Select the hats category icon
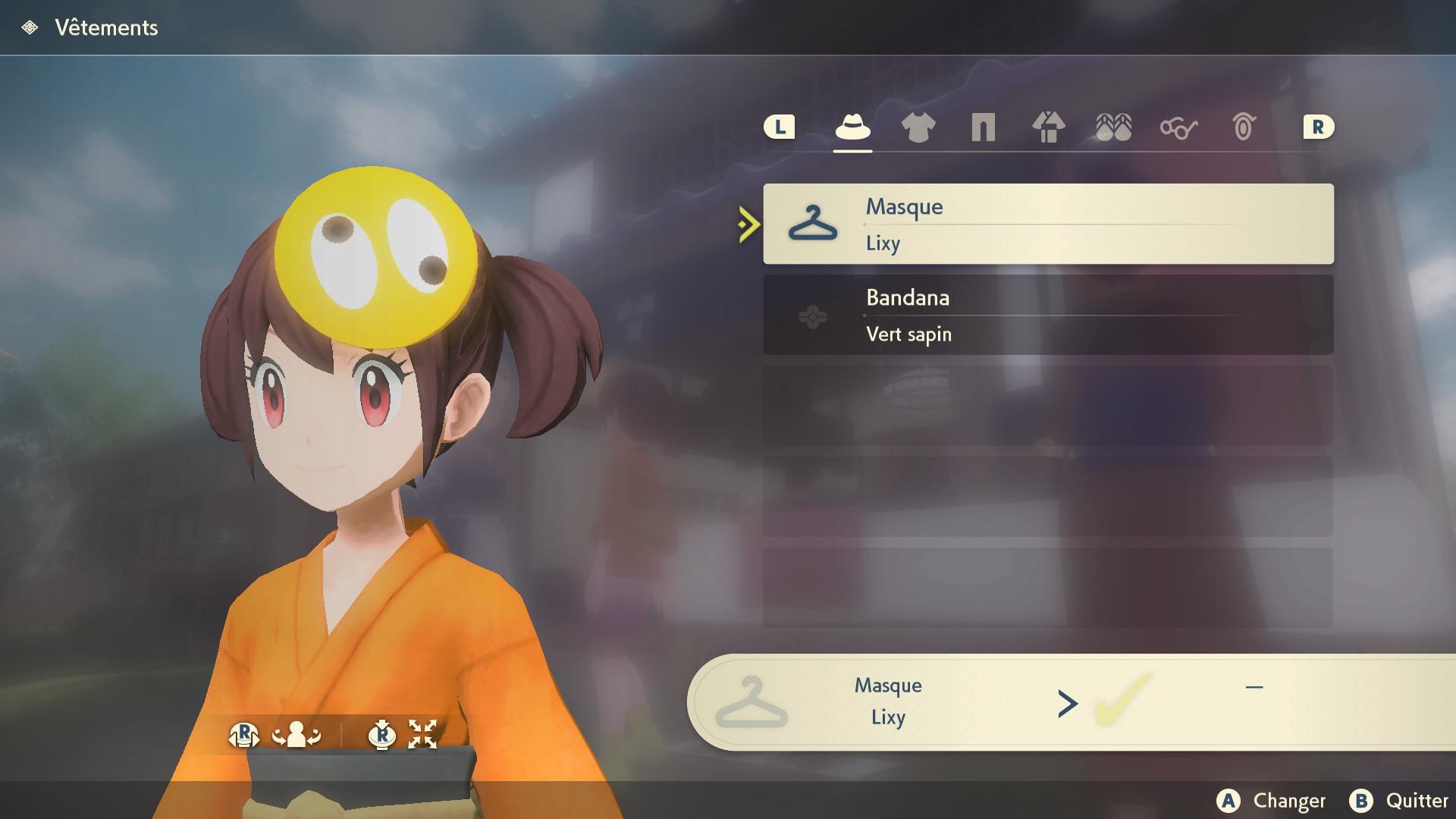The width and height of the screenshot is (1456, 819). tap(852, 127)
